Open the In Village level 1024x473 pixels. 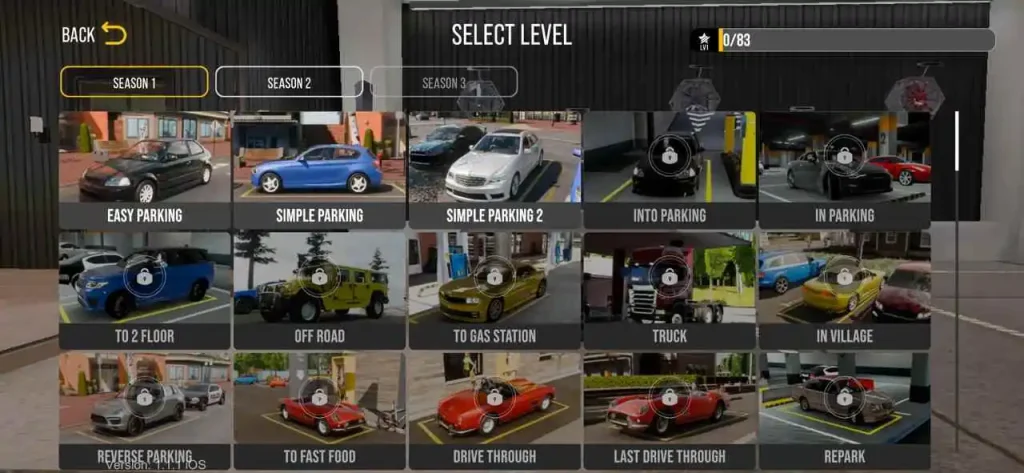pyautogui.click(x=844, y=289)
